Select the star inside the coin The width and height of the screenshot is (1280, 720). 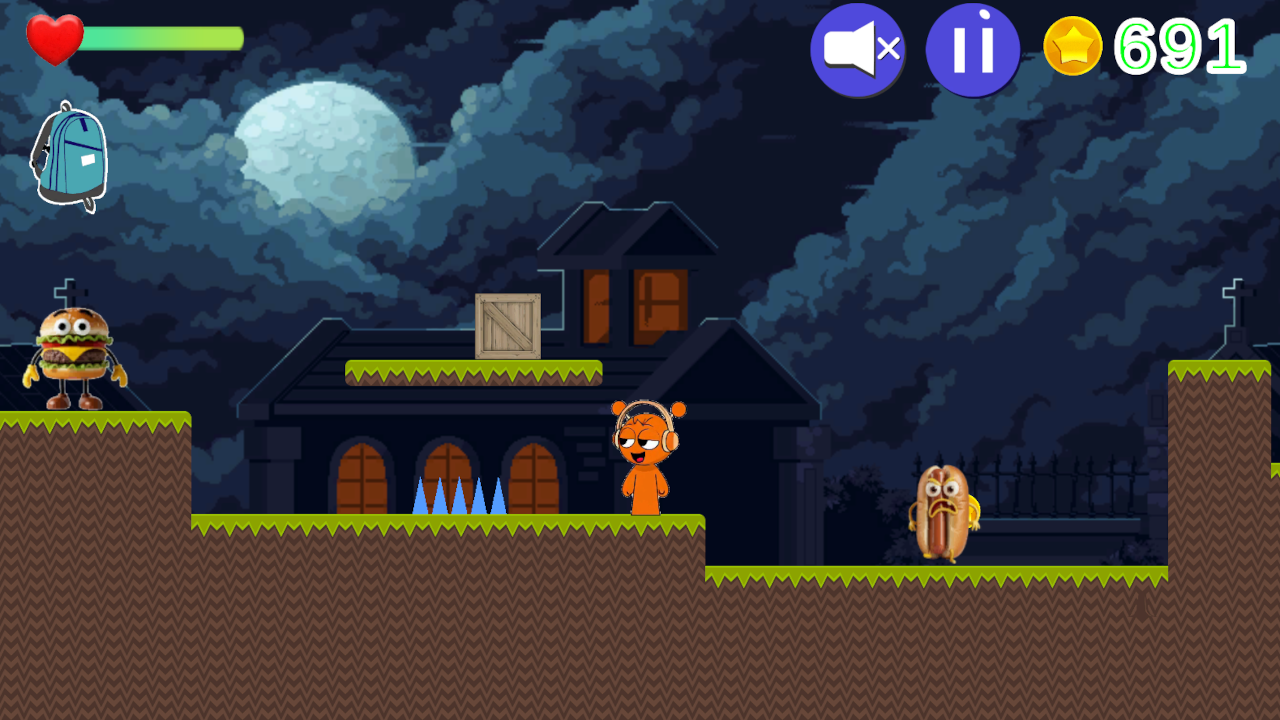coord(1074,46)
